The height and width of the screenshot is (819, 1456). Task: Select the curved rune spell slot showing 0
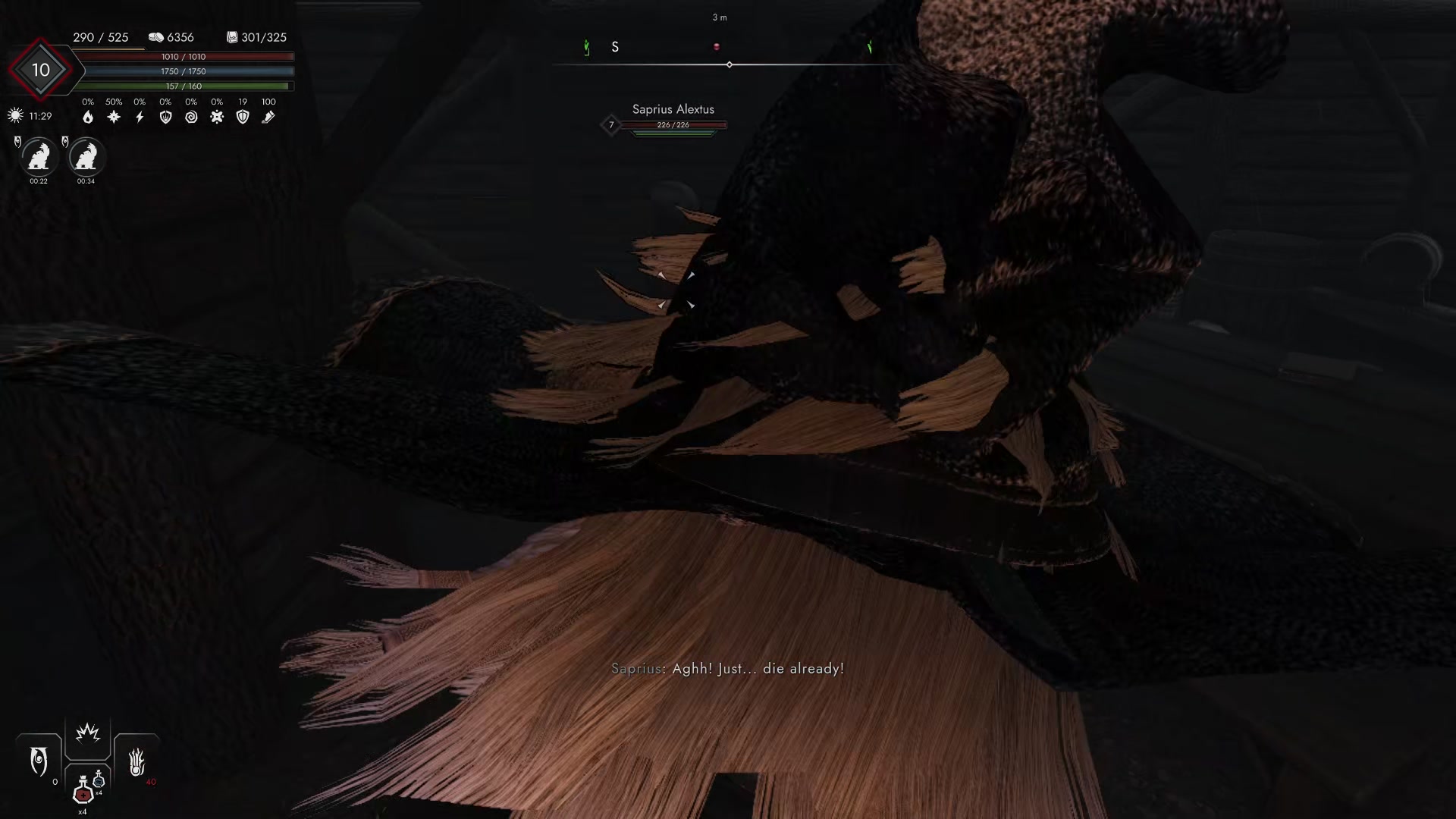coord(38,761)
